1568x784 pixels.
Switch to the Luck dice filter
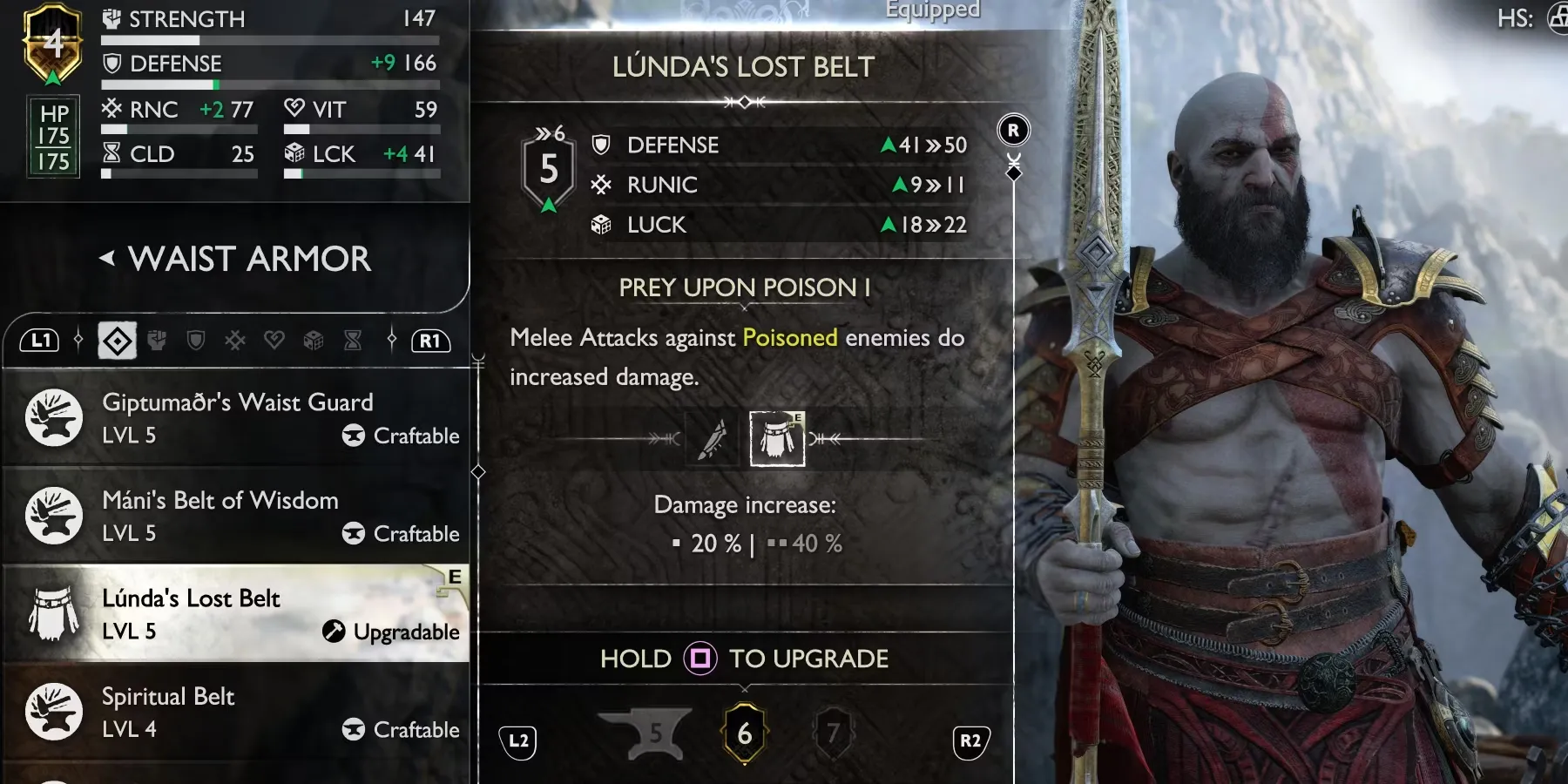(x=314, y=341)
